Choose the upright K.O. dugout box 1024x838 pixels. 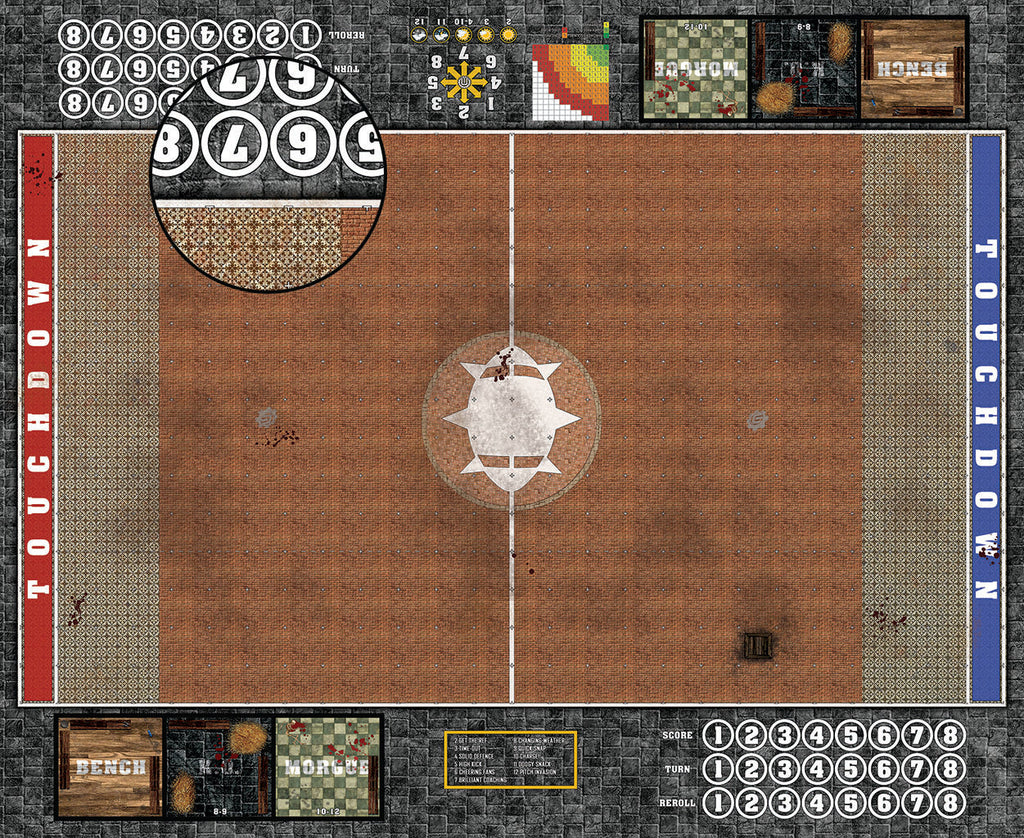click(x=218, y=766)
